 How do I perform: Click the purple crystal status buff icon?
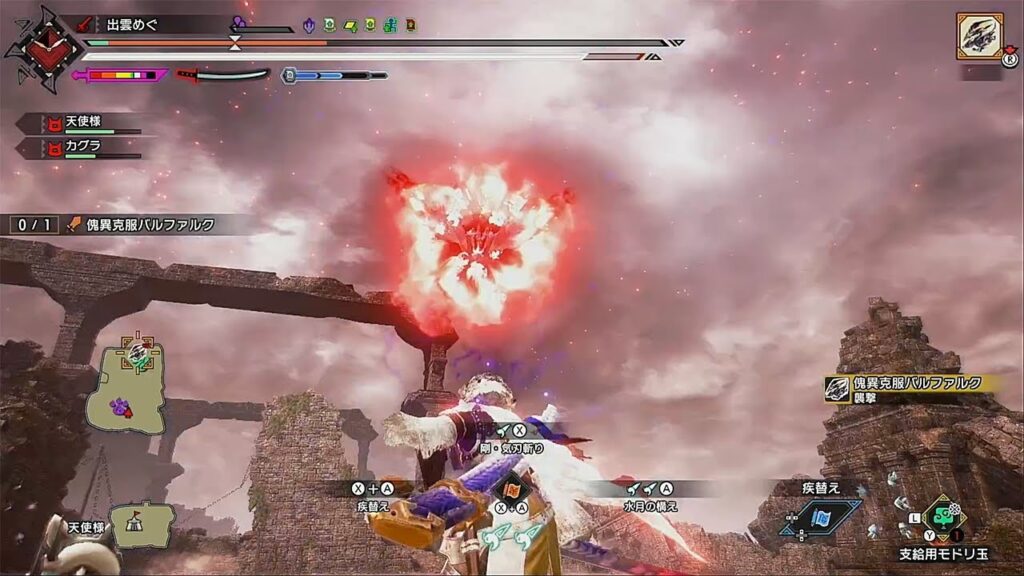(x=309, y=25)
